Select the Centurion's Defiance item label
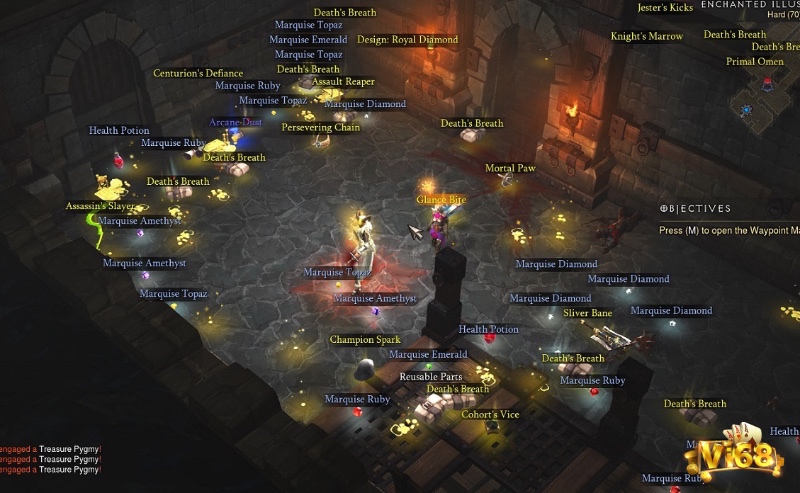Viewport: 800px width, 493px height. tap(198, 73)
